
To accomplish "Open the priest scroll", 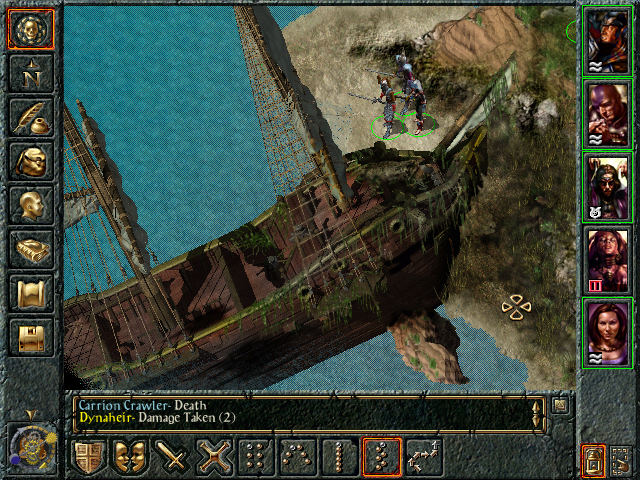I will tap(31, 293).
